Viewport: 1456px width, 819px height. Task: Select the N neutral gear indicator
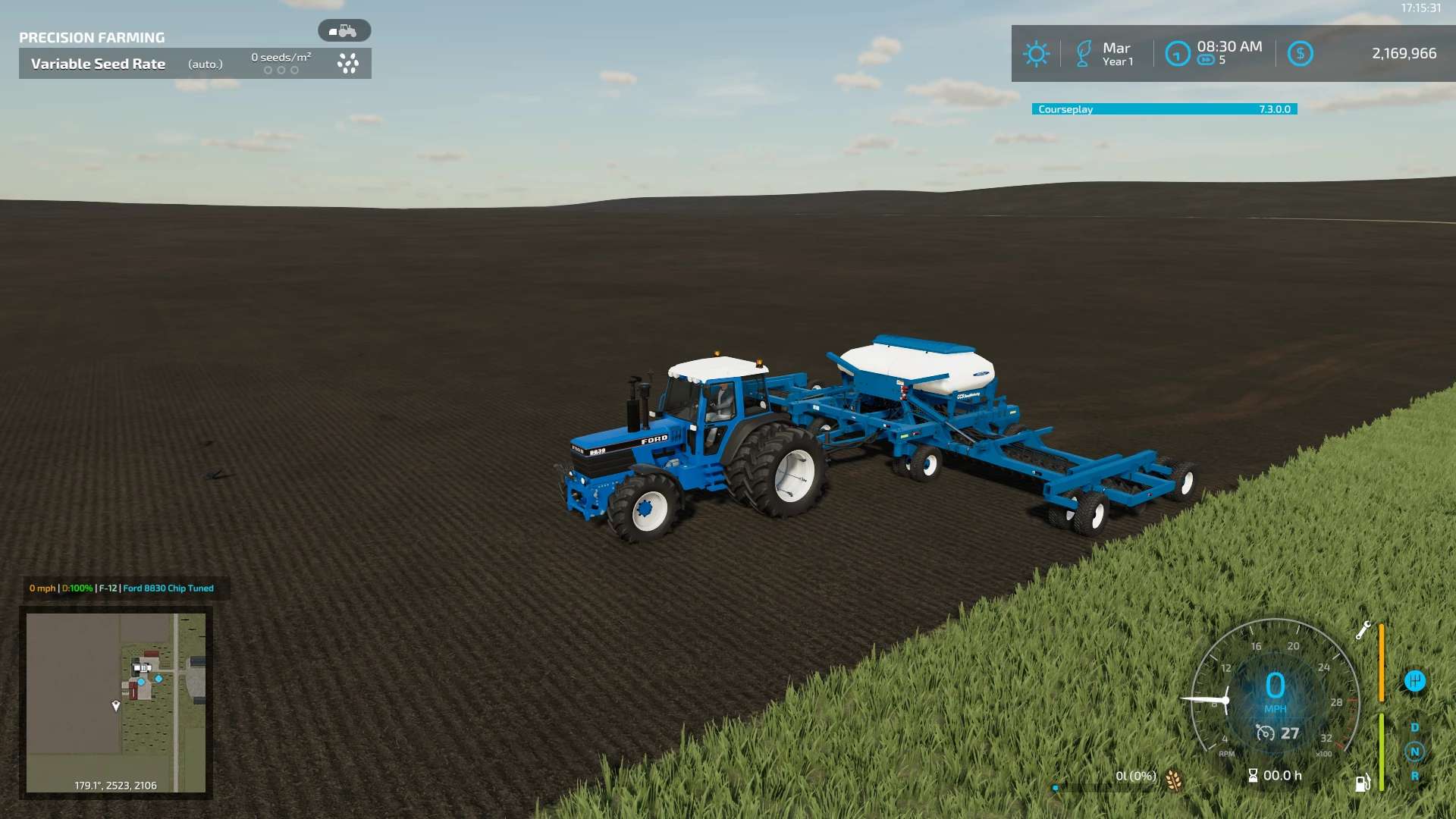coord(1414,752)
